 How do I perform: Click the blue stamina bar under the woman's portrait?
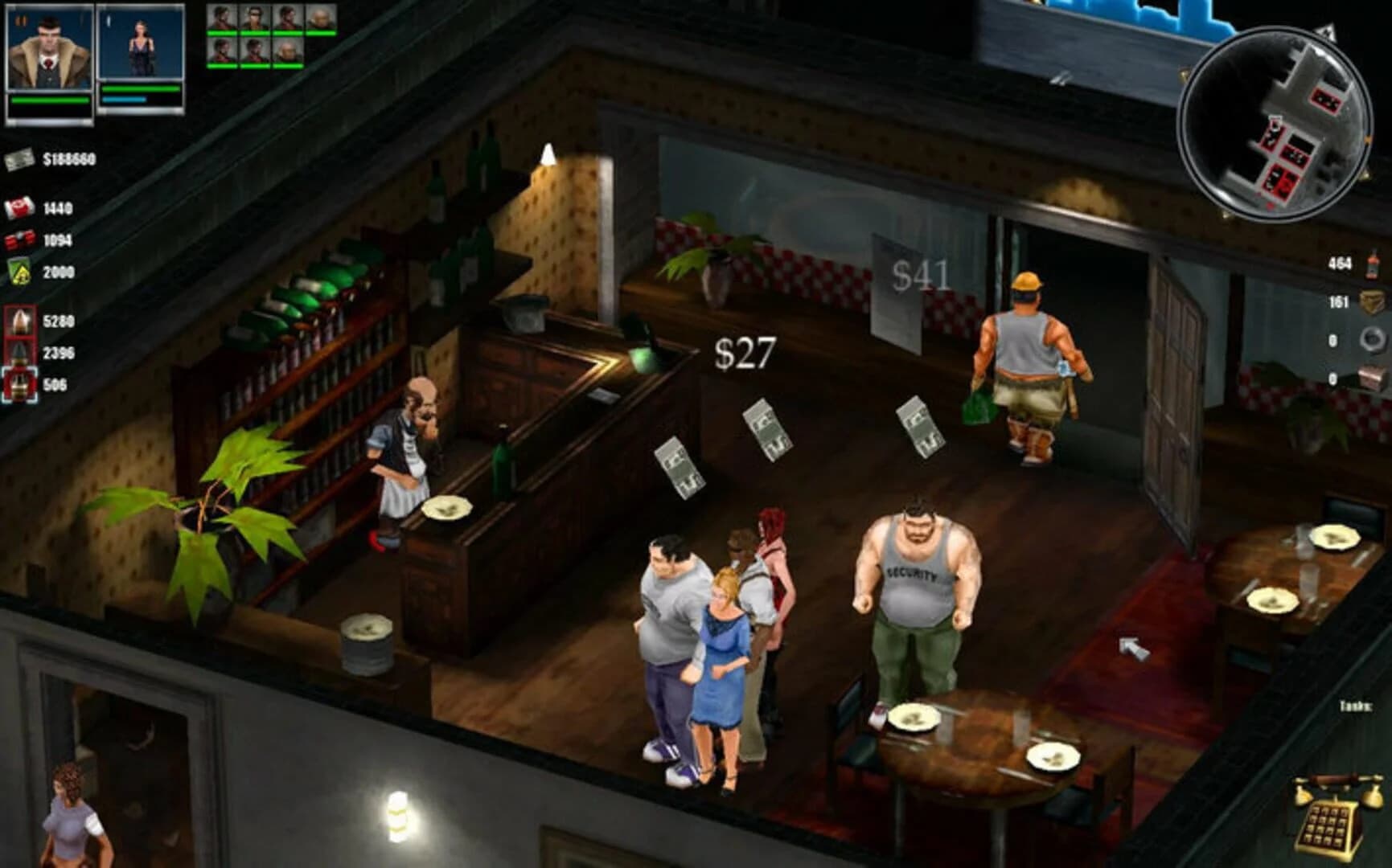[x=123, y=100]
